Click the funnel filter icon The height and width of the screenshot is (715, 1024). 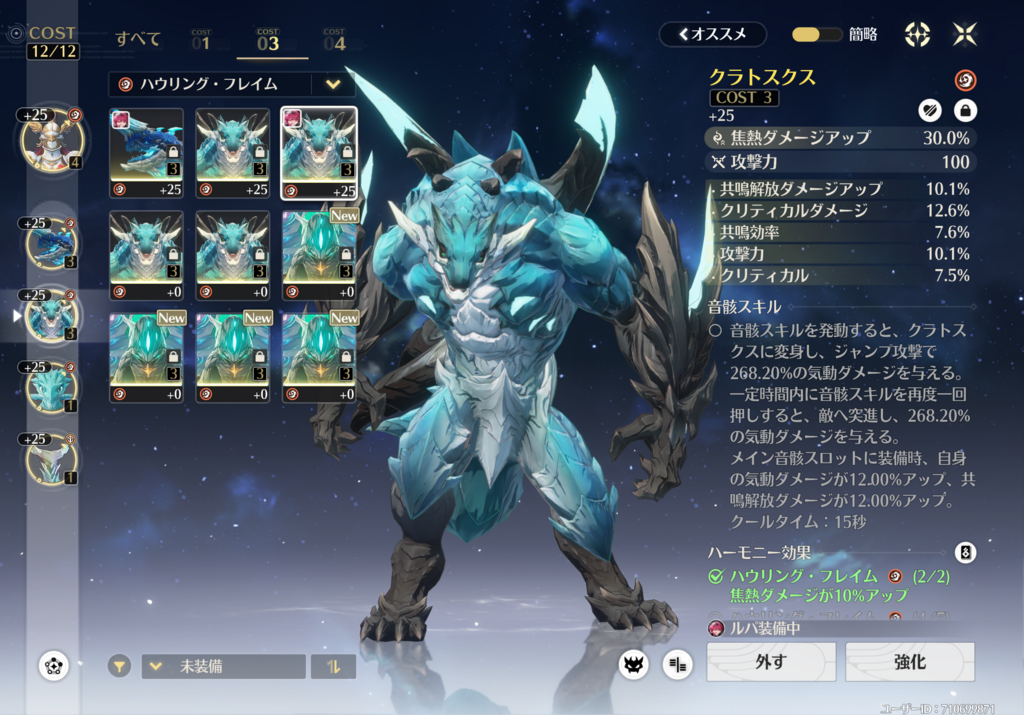tap(120, 666)
